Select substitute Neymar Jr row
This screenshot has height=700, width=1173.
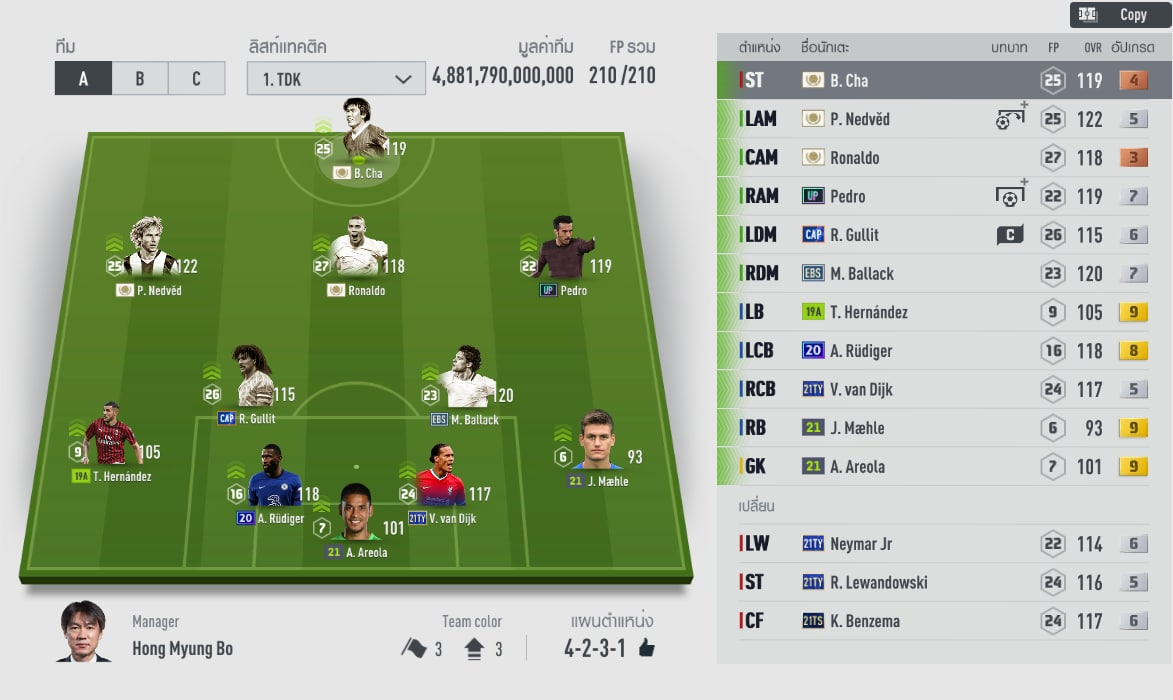point(940,544)
